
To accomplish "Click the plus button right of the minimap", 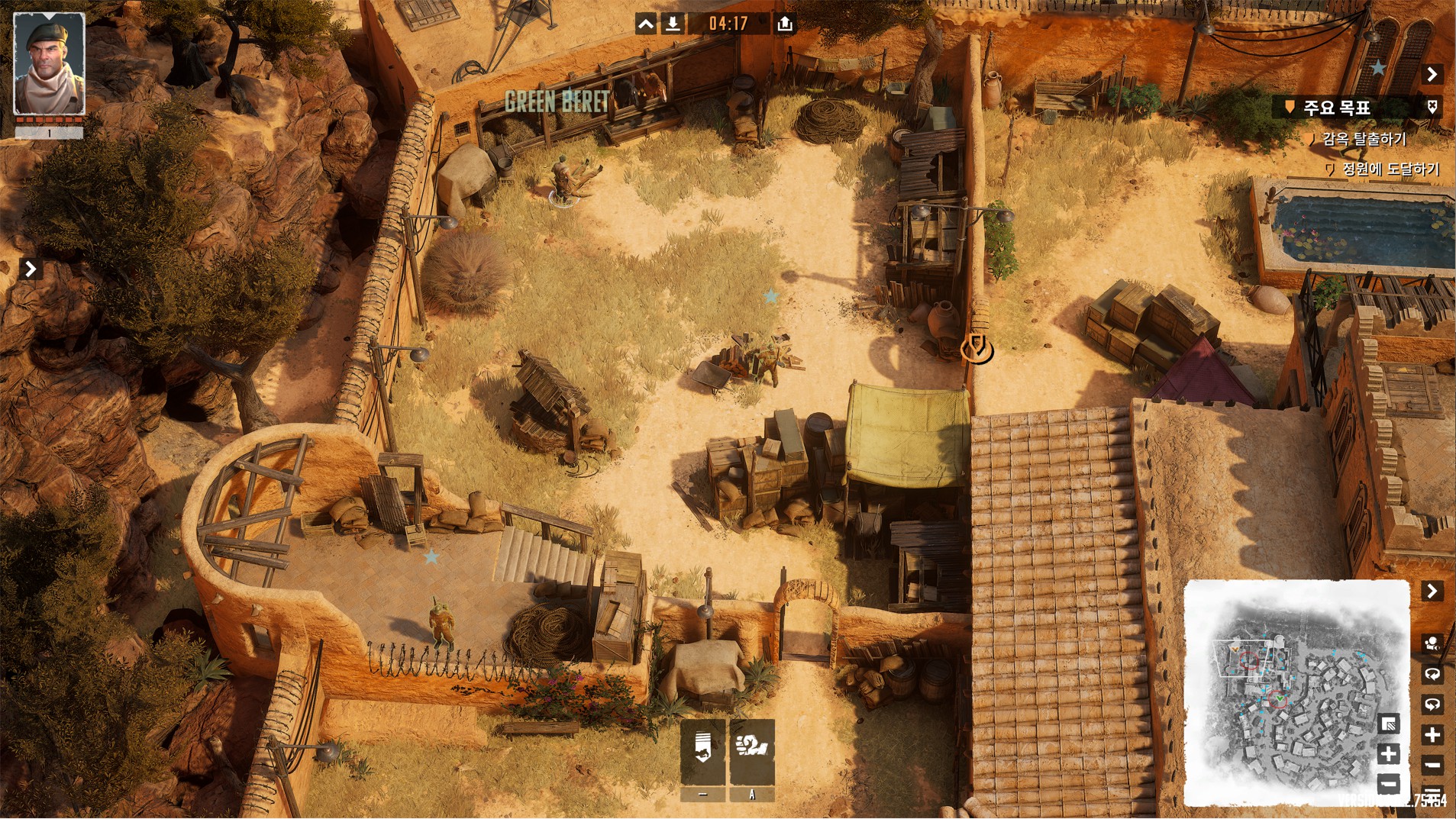I will [x=1432, y=735].
